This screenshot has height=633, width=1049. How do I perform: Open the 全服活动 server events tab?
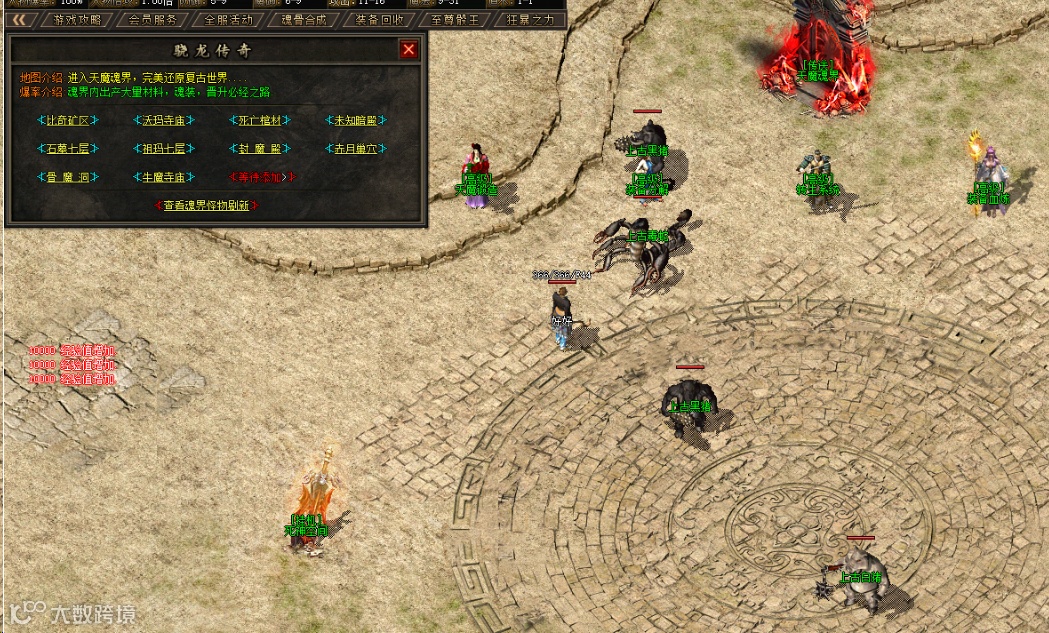pyautogui.click(x=228, y=19)
